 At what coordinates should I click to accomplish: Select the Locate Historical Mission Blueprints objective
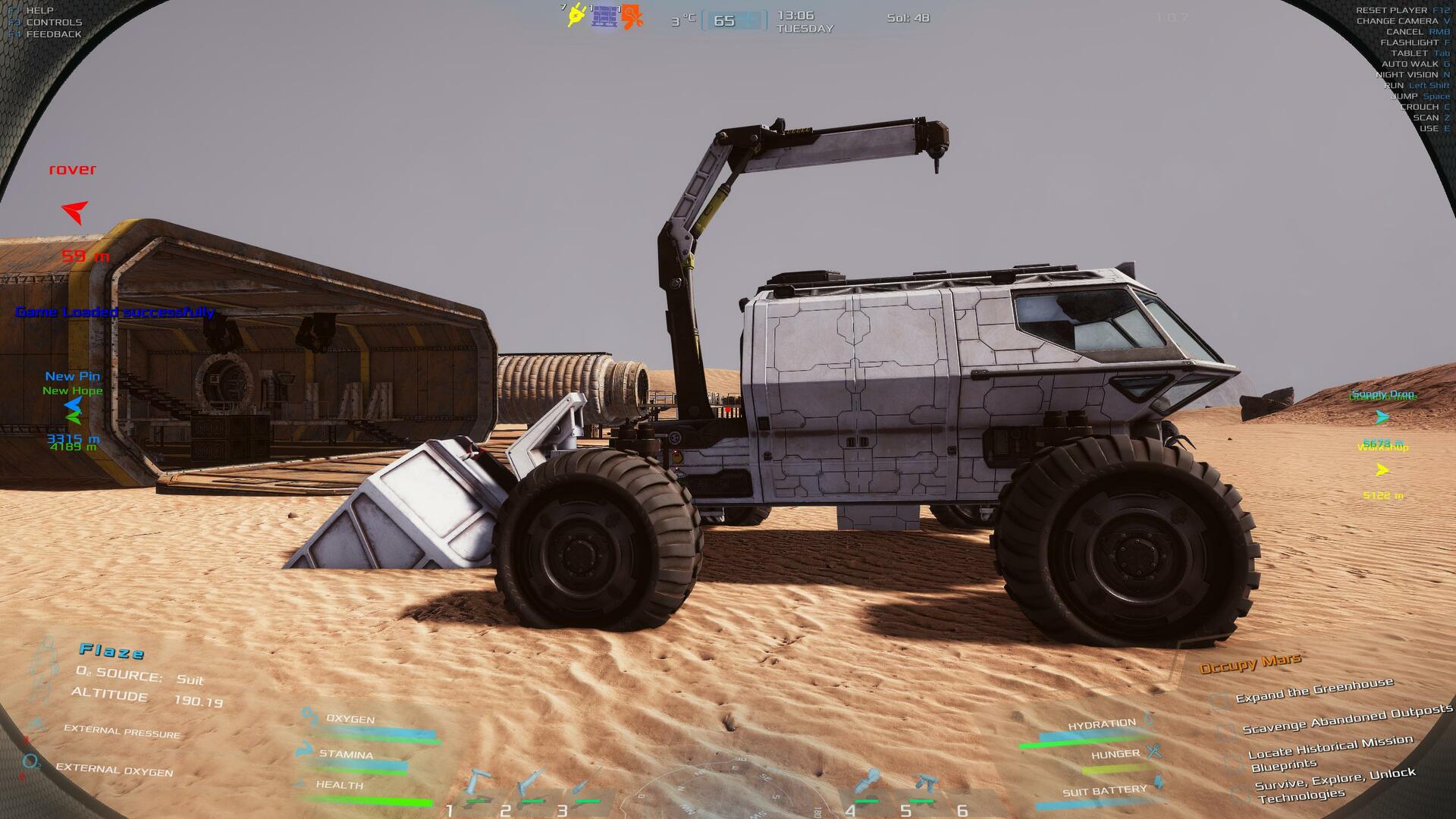pyautogui.click(x=1329, y=752)
